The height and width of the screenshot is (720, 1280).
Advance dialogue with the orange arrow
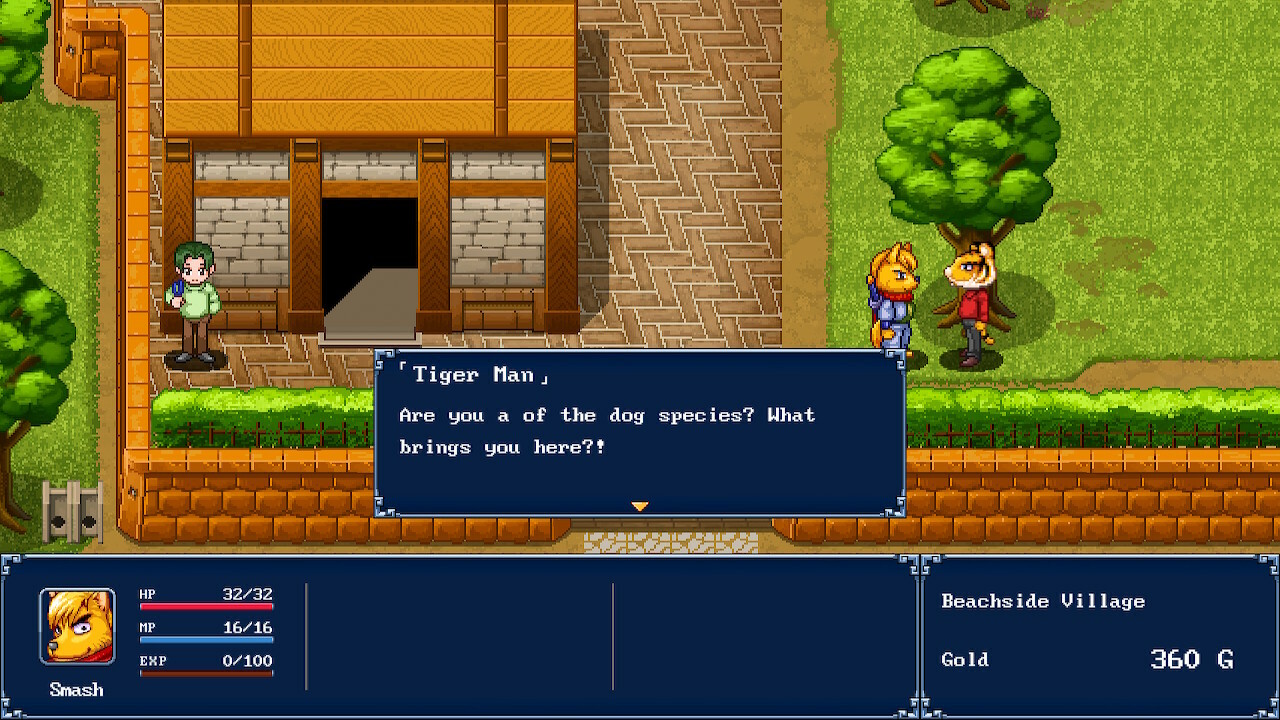[640, 507]
